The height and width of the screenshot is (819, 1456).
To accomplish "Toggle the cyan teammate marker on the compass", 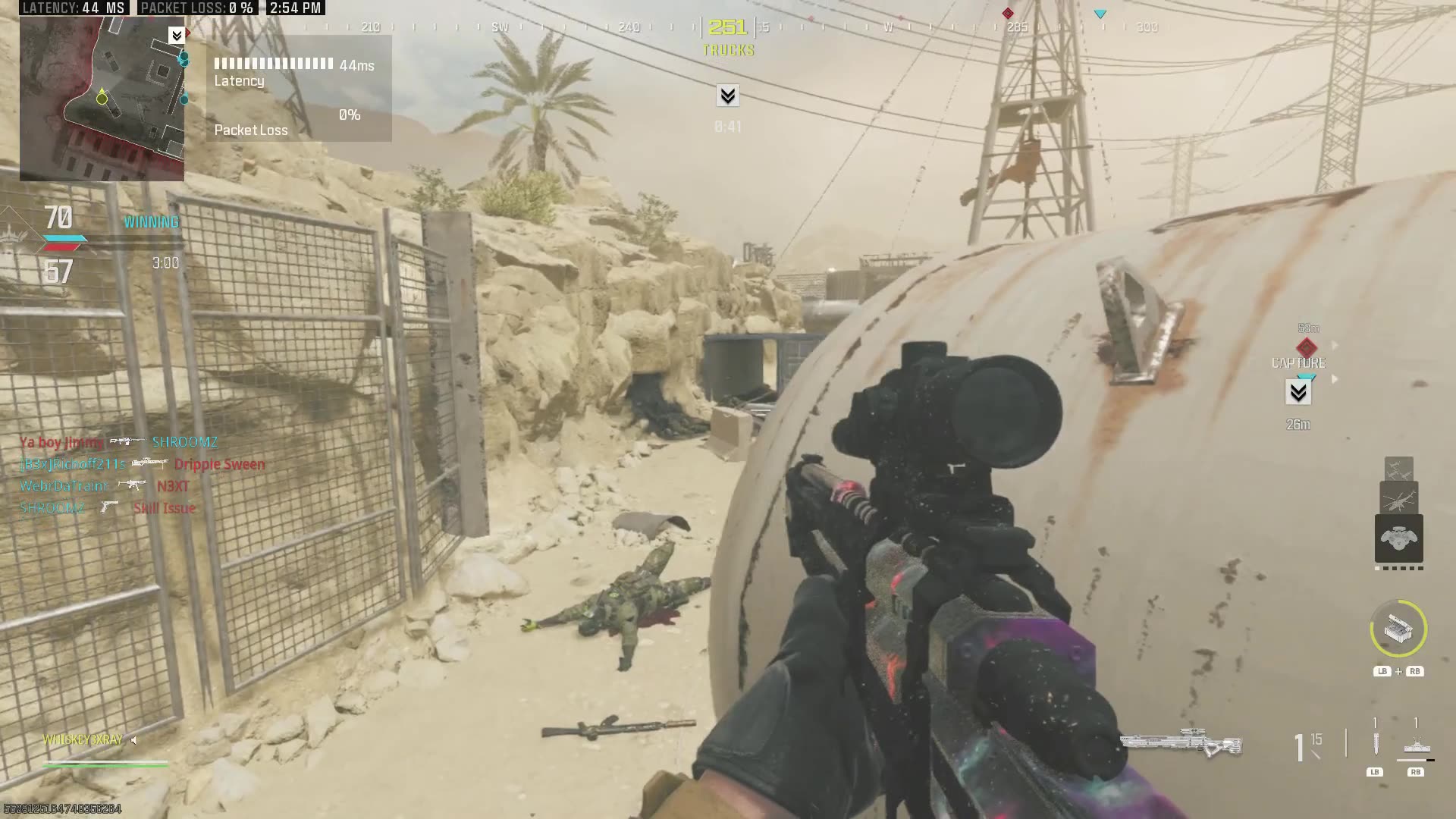I will coord(1100,13).
